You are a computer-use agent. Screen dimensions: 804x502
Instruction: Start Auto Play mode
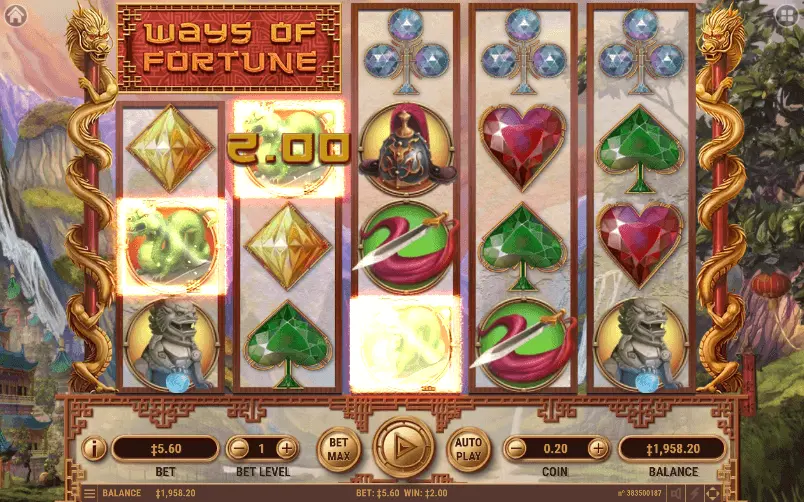(468, 448)
